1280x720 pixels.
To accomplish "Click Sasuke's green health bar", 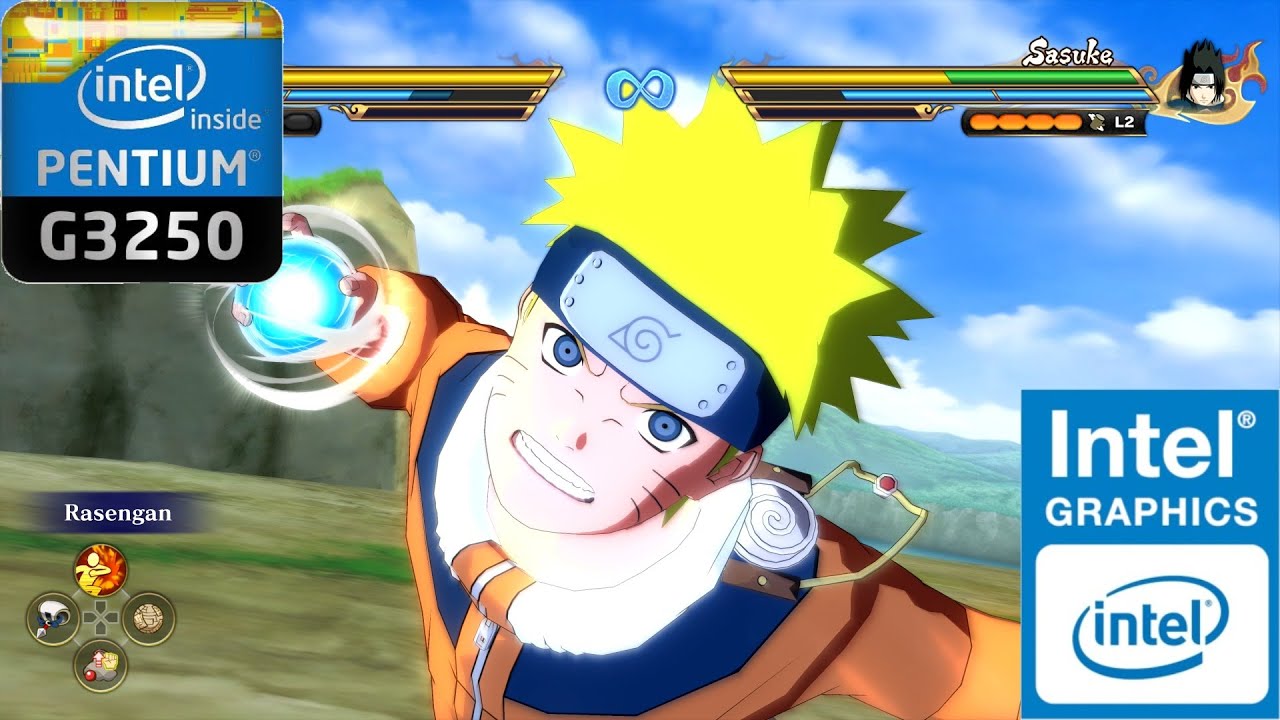I will (x=1040, y=76).
